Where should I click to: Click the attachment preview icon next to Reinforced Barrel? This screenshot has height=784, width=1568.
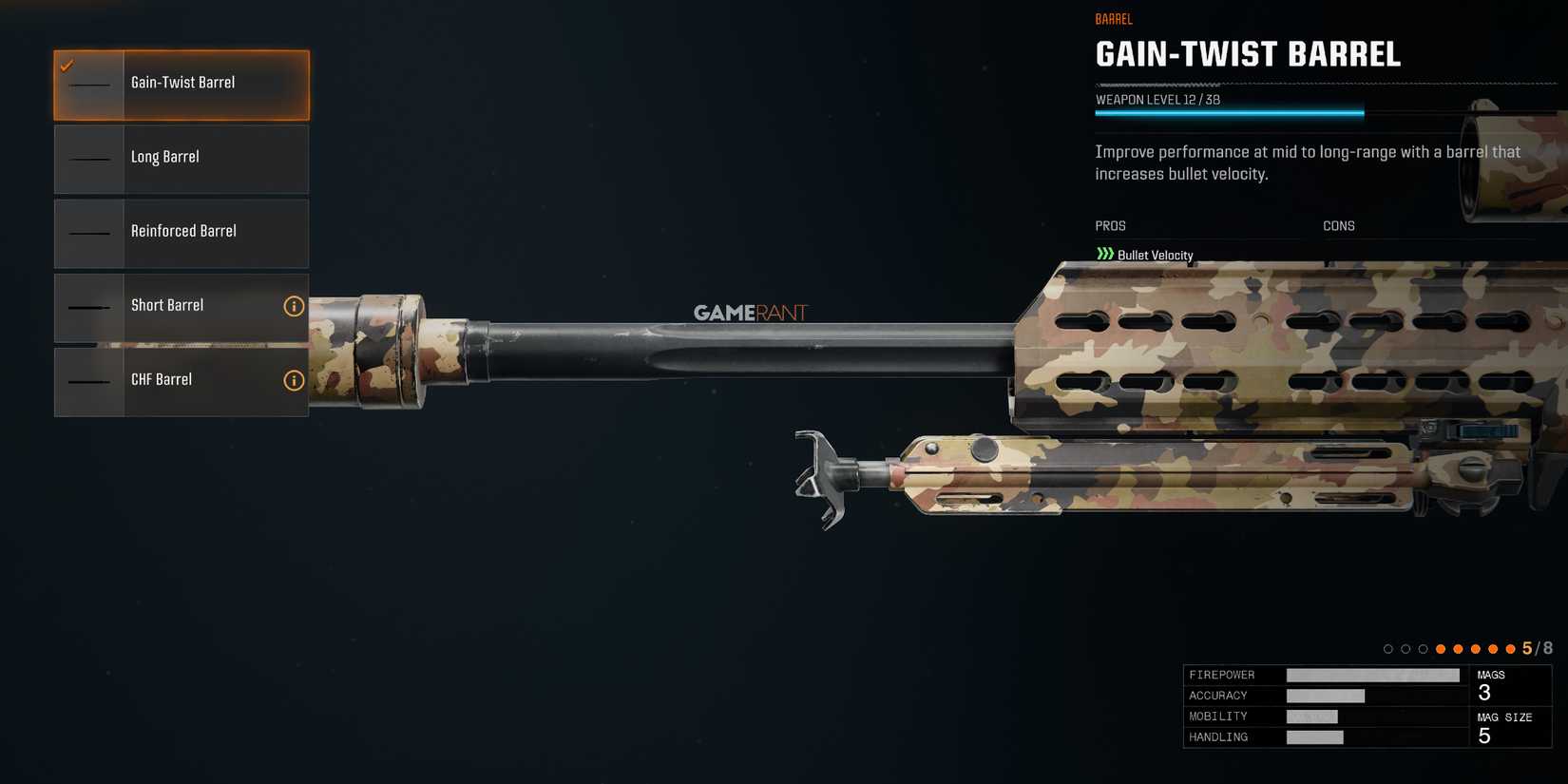(89, 233)
